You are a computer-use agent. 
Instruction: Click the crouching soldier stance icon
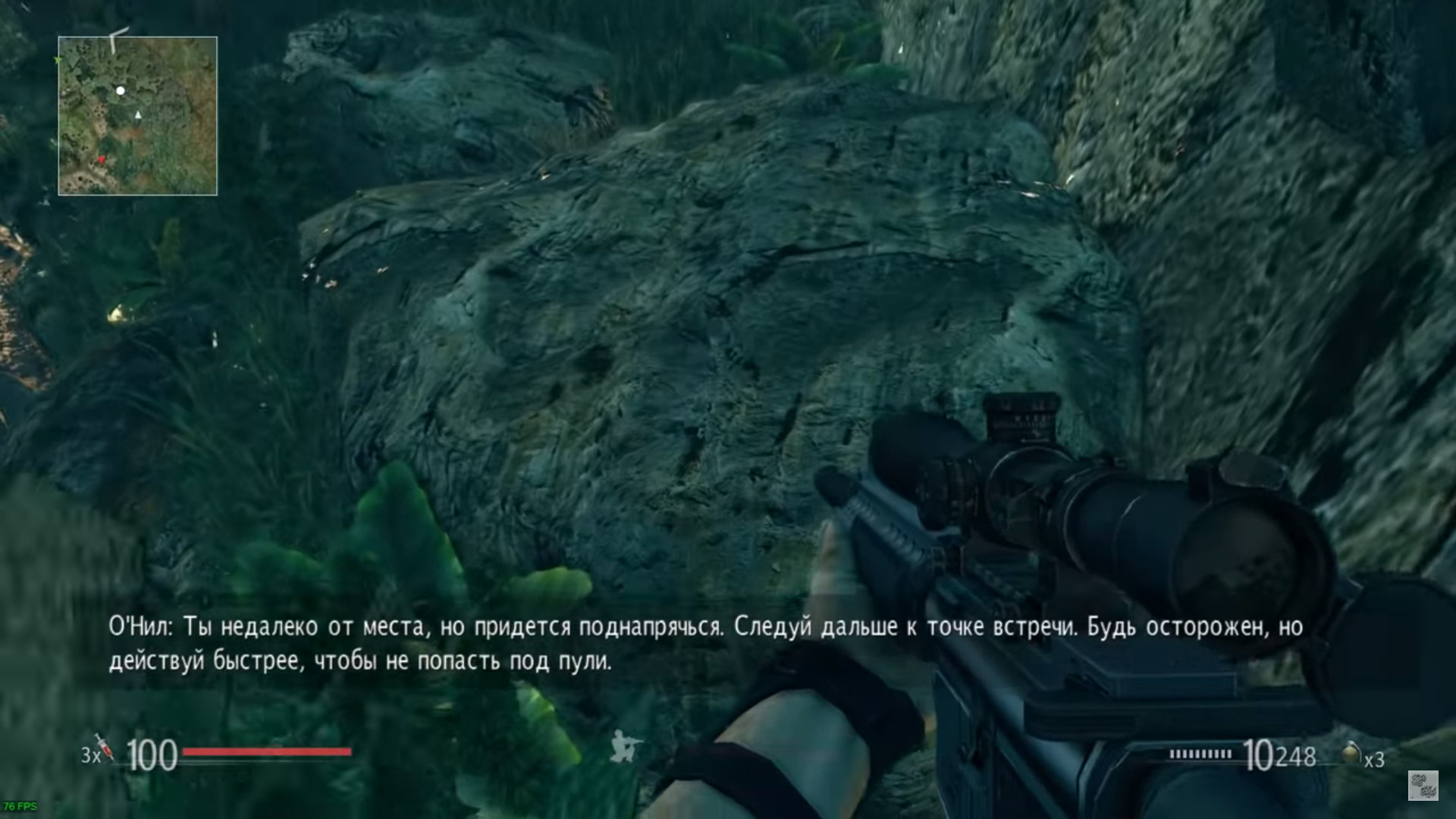tap(626, 745)
